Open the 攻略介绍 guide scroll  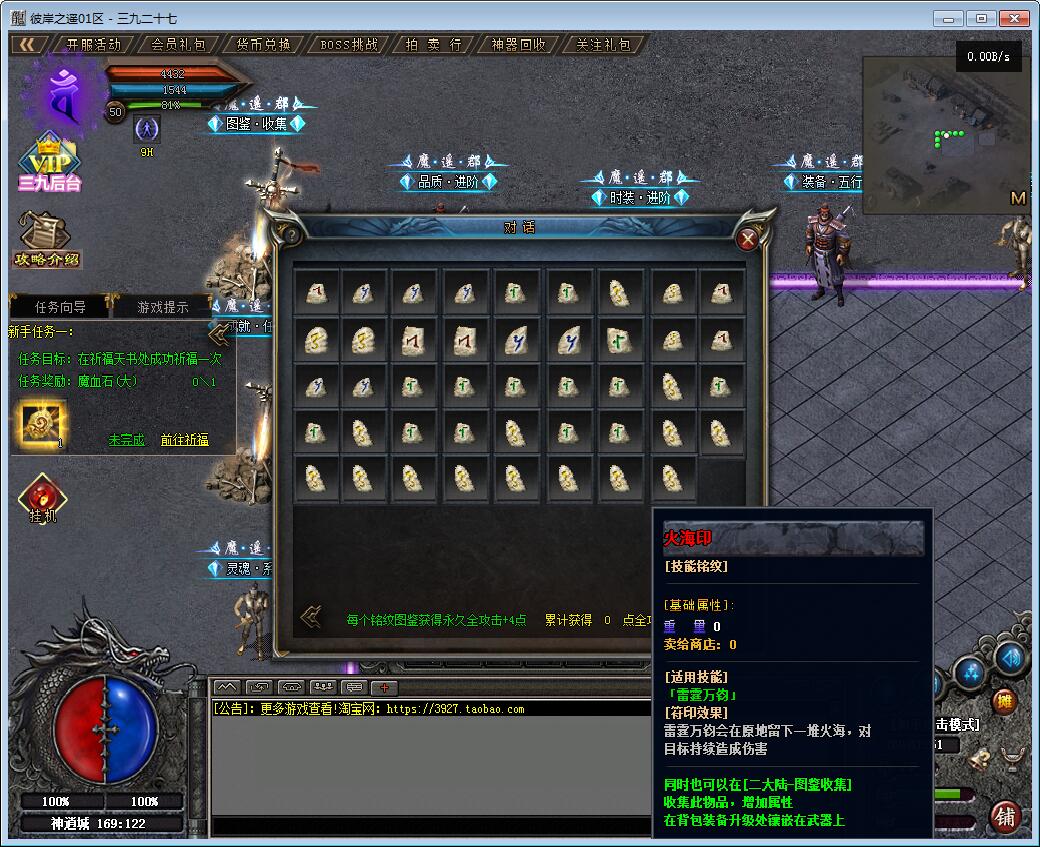[46, 241]
